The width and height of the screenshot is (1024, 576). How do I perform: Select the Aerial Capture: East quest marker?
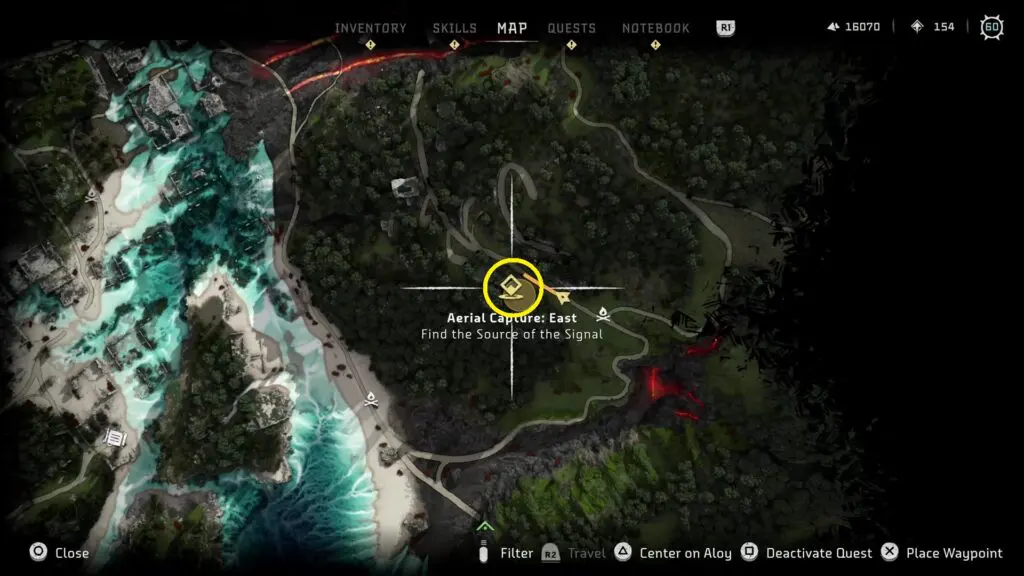(x=512, y=287)
